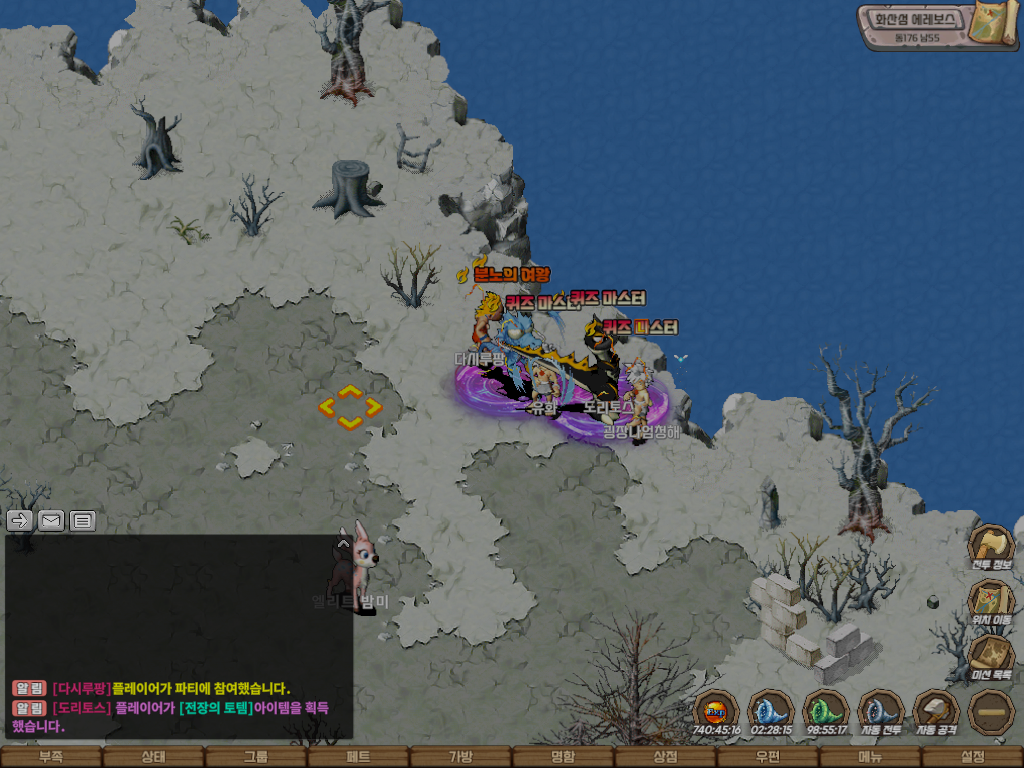Viewport: 1024px width, 768px height.
Task: Click the envelope button above the chat
Action: tap(51, 520)
